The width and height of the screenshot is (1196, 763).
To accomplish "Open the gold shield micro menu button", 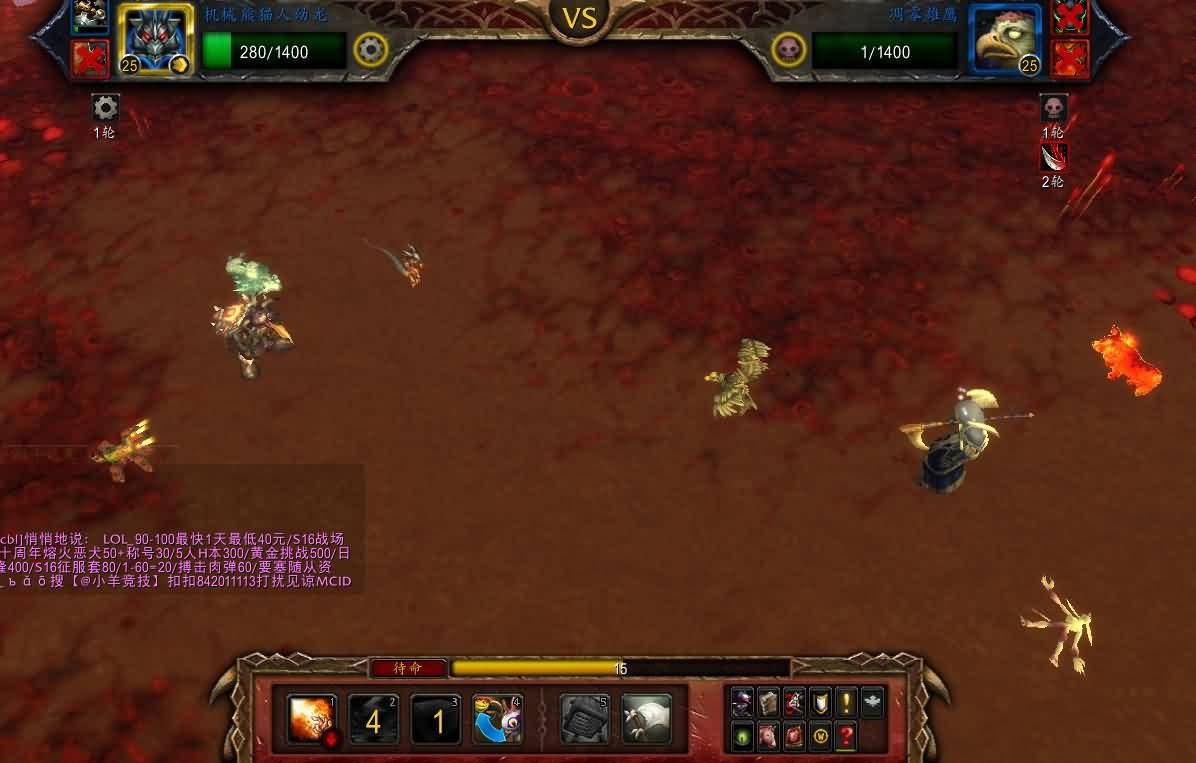I will click(x=820, y=702).
